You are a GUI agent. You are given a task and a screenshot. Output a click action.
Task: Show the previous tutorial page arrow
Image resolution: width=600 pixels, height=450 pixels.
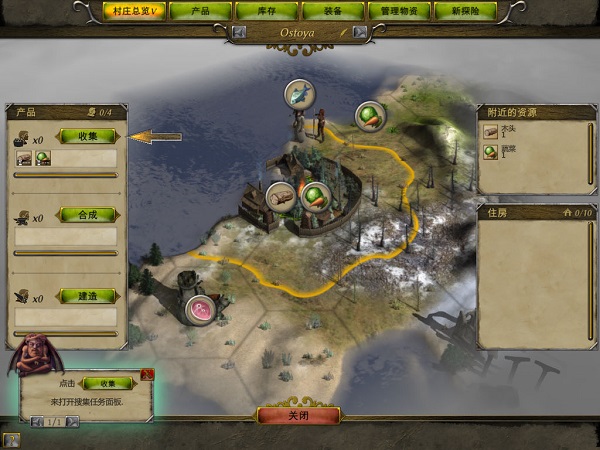coord(37,422)
